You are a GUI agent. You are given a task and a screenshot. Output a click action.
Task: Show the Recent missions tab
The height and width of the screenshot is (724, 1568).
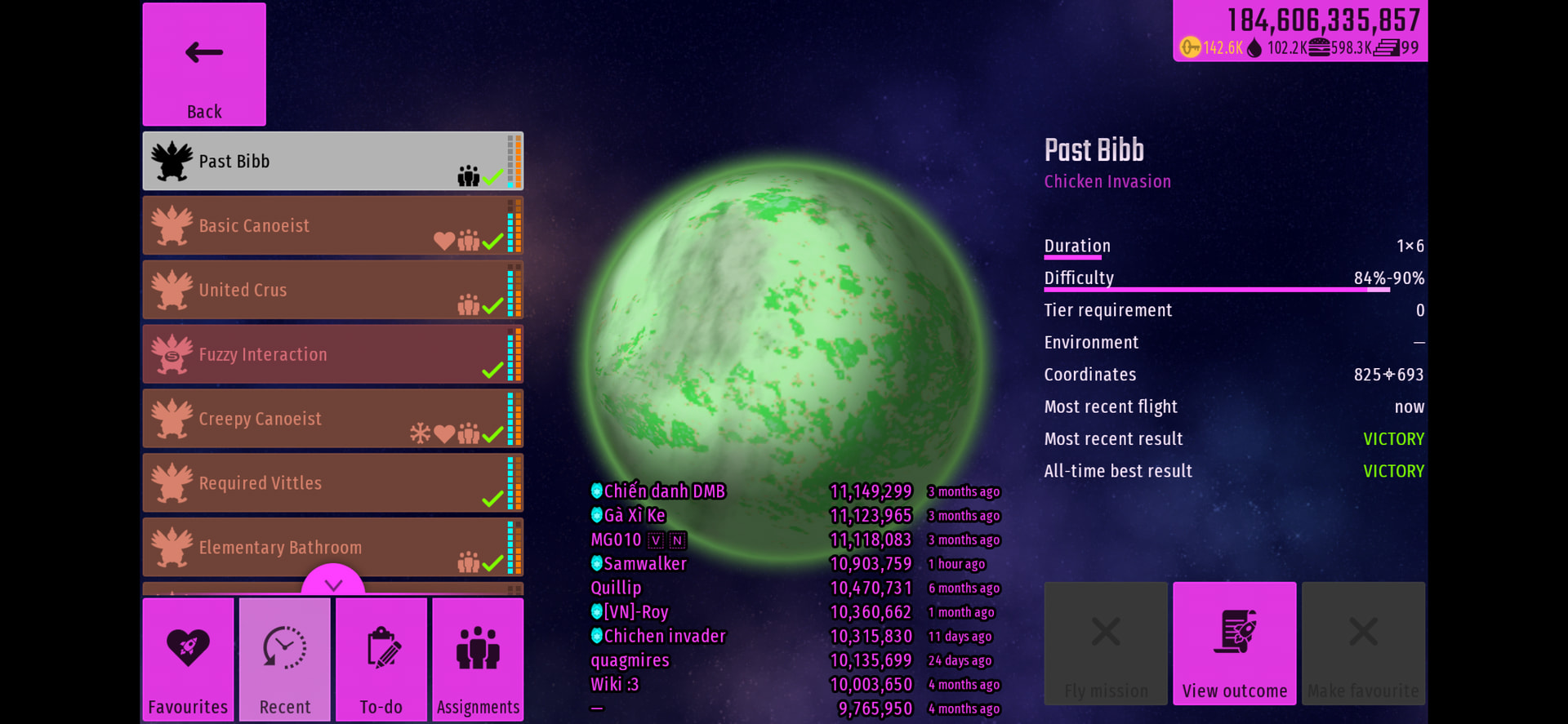click(285, 660)
